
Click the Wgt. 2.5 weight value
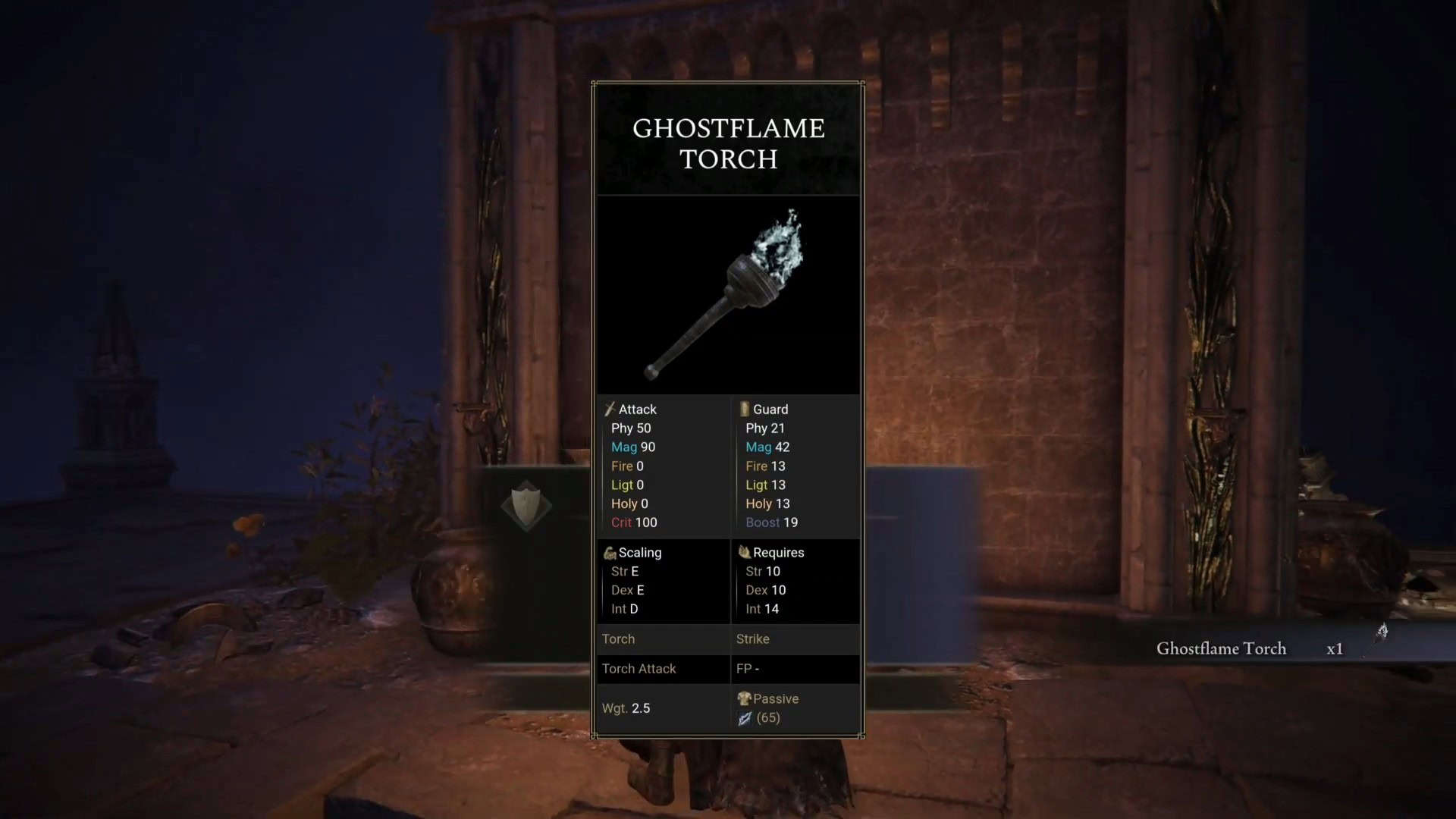[x=626, y=708]
